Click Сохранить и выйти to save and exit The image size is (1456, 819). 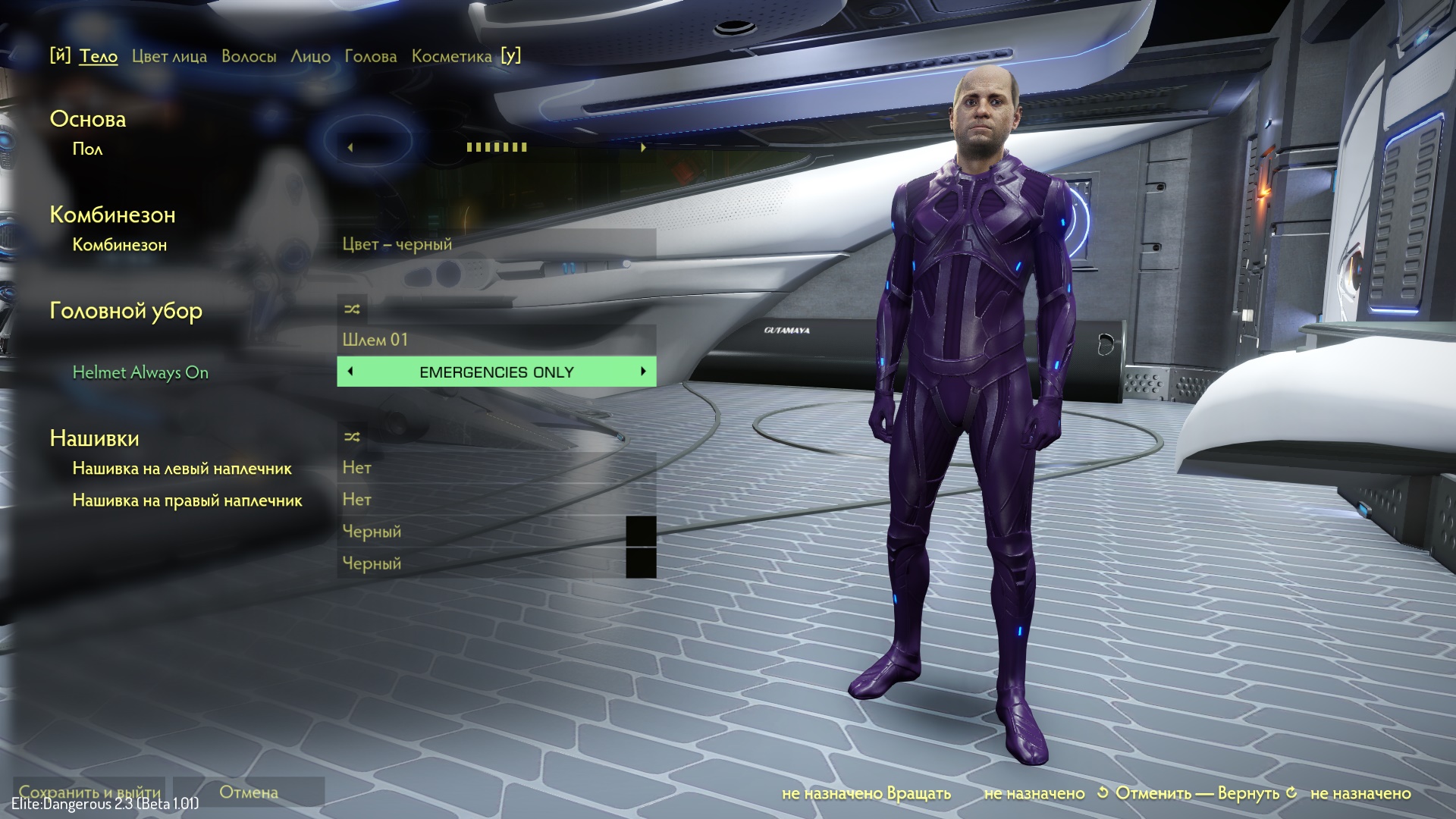coord(89,792)
